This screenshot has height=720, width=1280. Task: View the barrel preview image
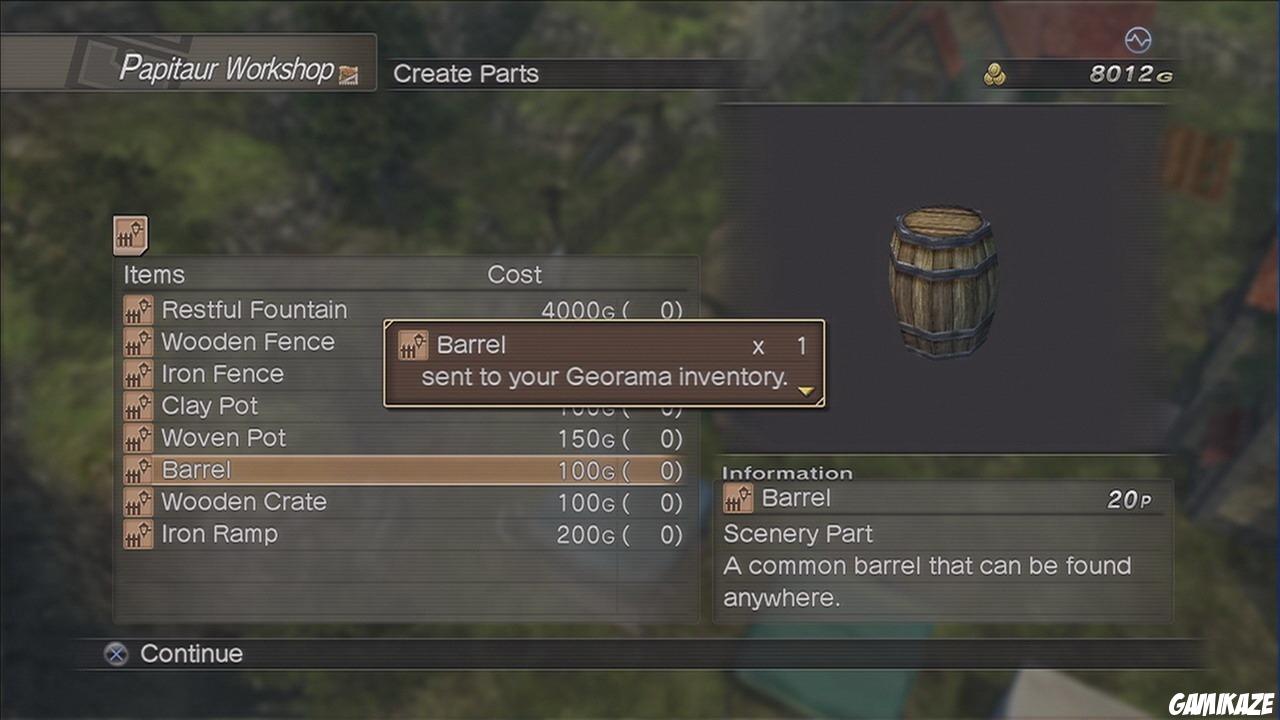(x=942, y=281)
